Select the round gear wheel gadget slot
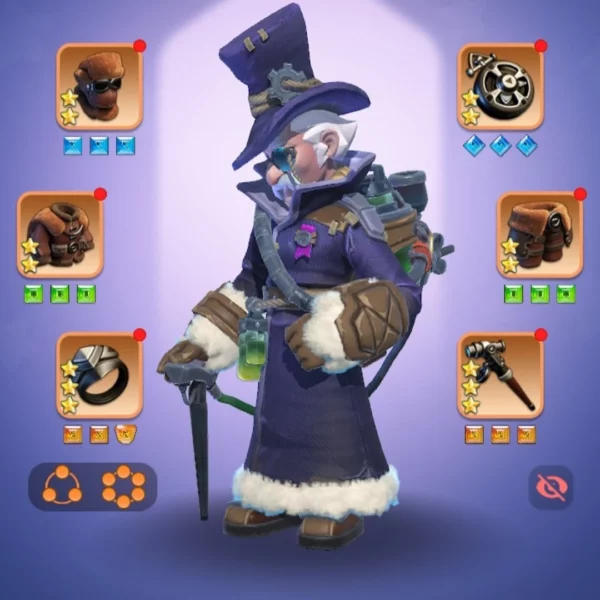This screenshot has width=600, height=600. [x=501, y=87]
